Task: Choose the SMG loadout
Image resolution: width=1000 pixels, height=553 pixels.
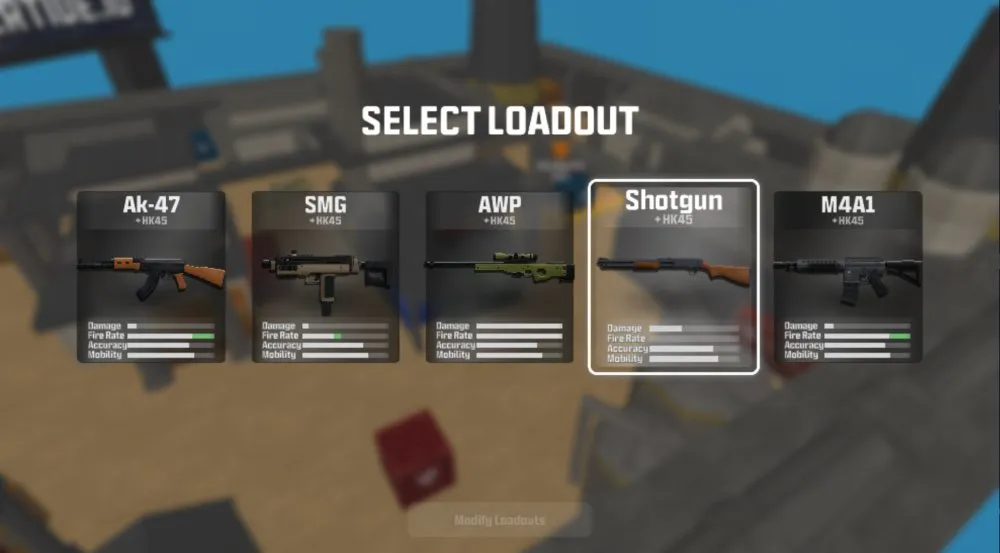Action: pyautogui.click(x=325, y=277)
